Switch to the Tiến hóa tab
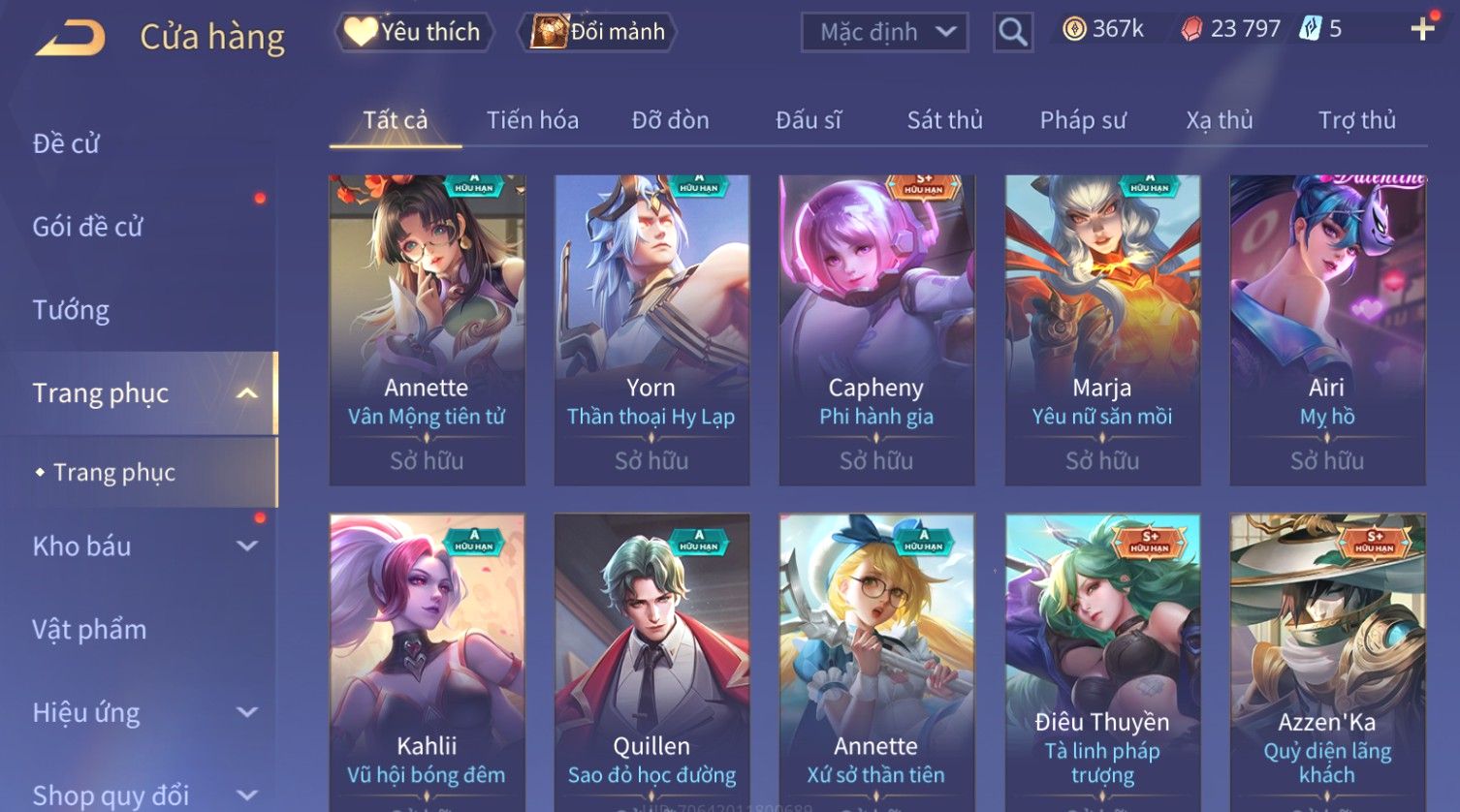This screenshot has width=1460, height=812. [x=532, y=120]
